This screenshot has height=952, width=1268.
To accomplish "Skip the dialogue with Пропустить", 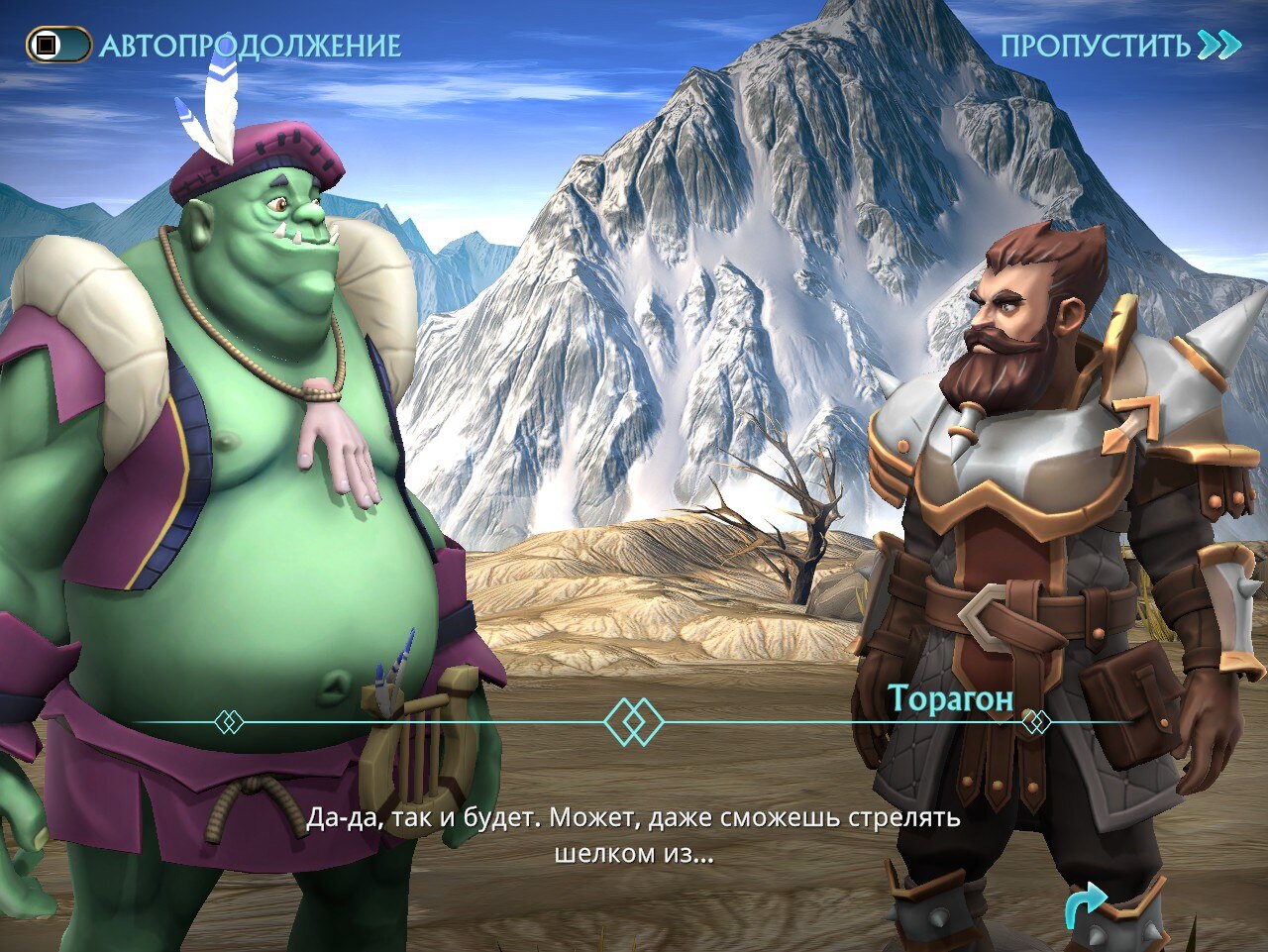I will click(x=1118, y=46).
